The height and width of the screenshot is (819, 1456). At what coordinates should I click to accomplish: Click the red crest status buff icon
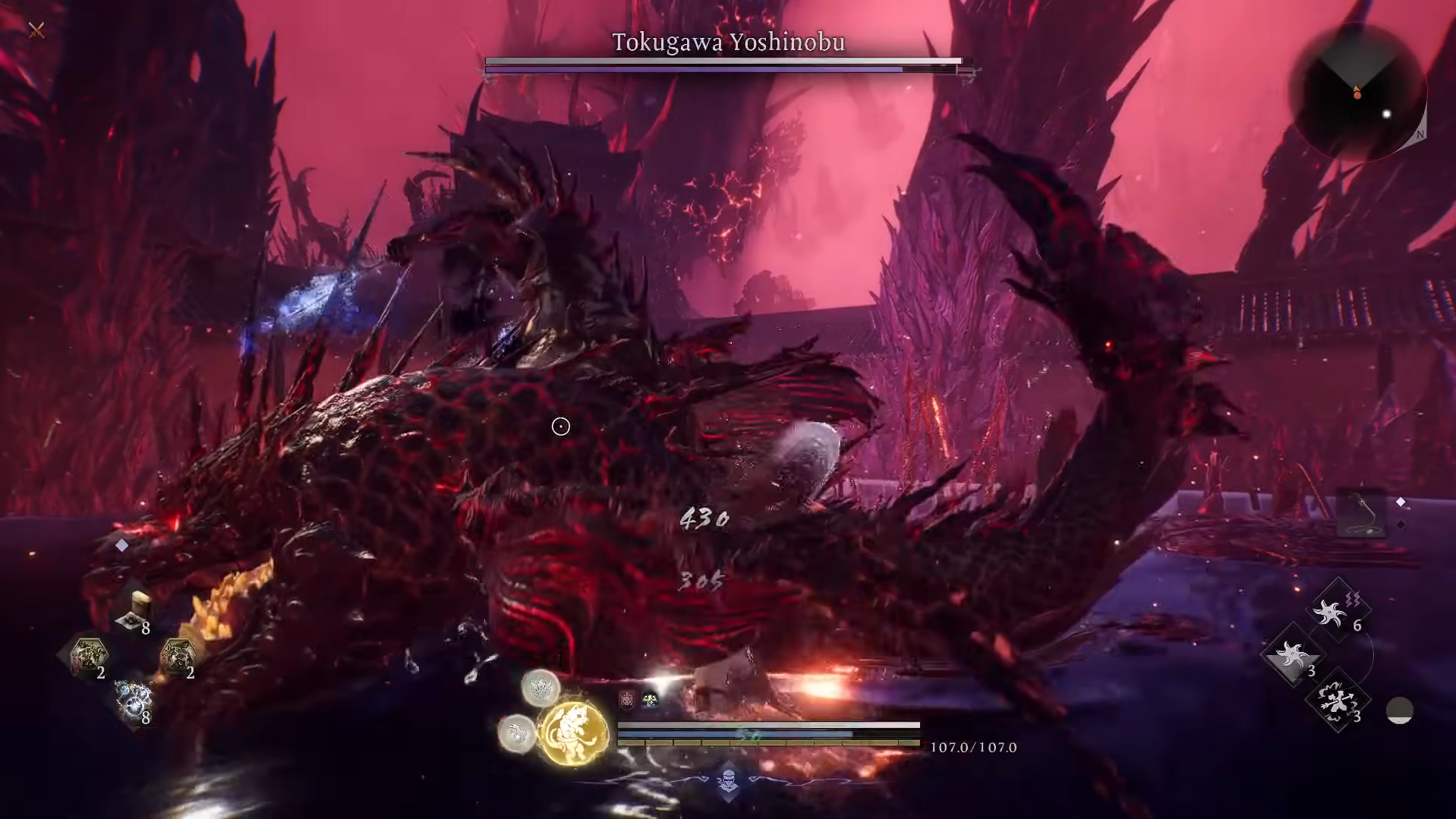pos(627,699)
